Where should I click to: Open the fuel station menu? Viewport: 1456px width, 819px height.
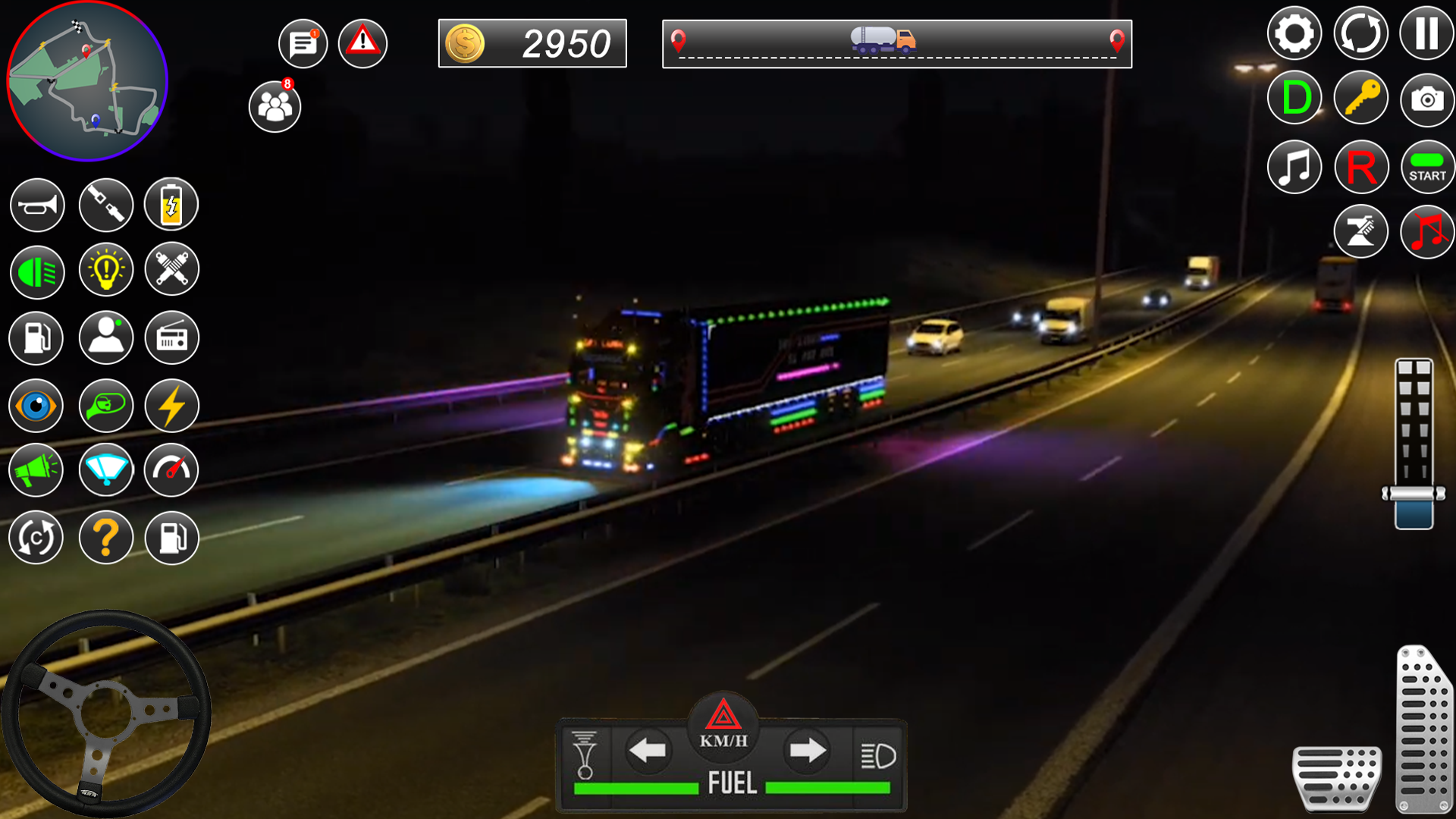tap(36, 338)
